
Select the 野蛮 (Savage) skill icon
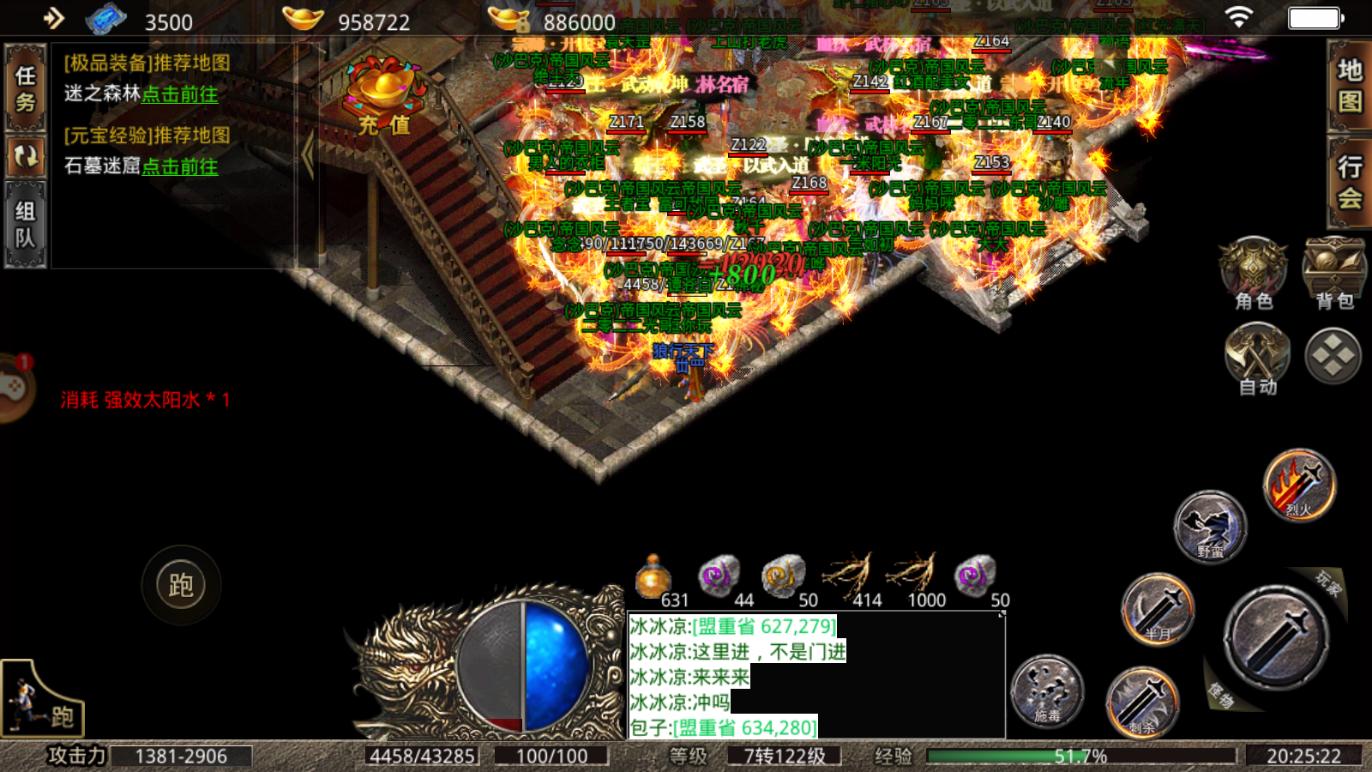point(1210,528)
